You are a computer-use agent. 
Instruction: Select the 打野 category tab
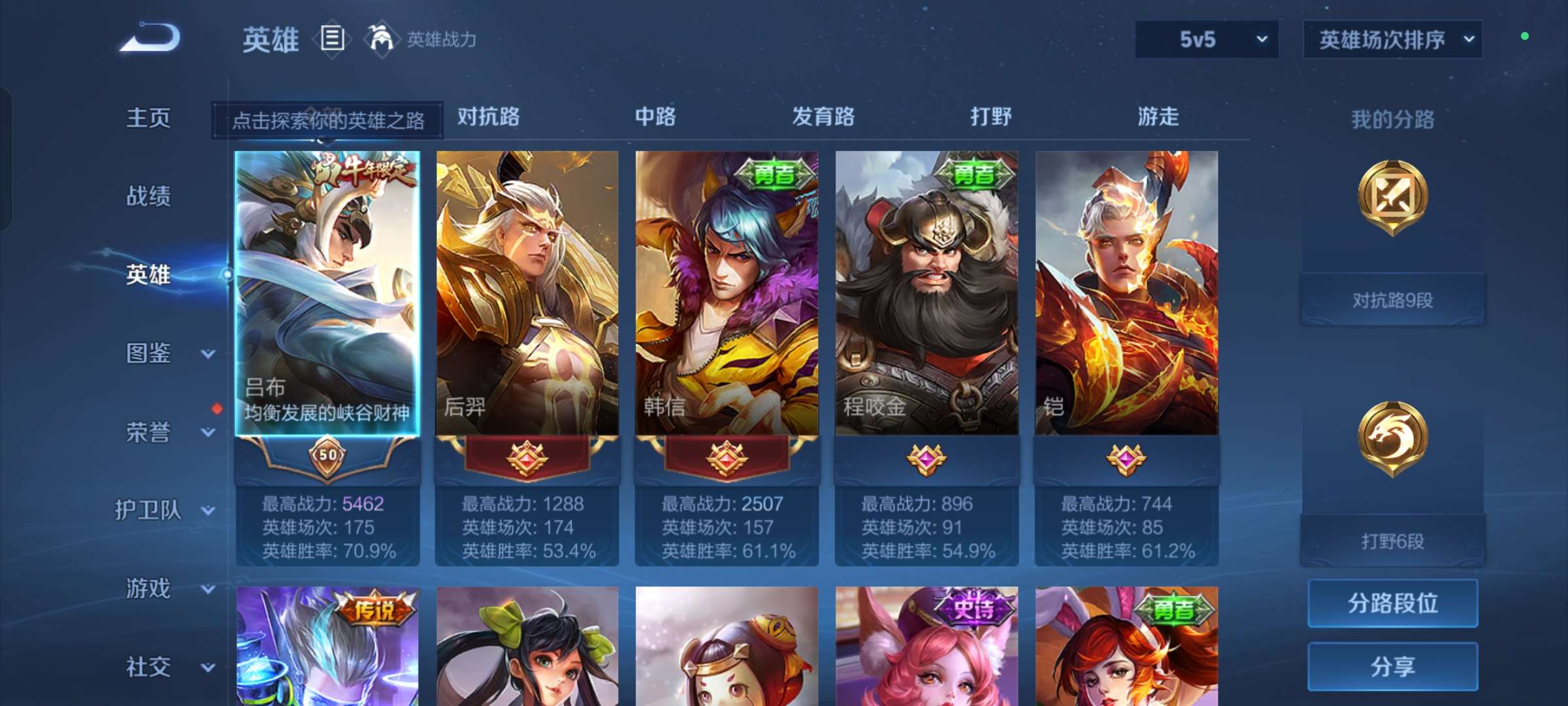(x=990, y=118)
